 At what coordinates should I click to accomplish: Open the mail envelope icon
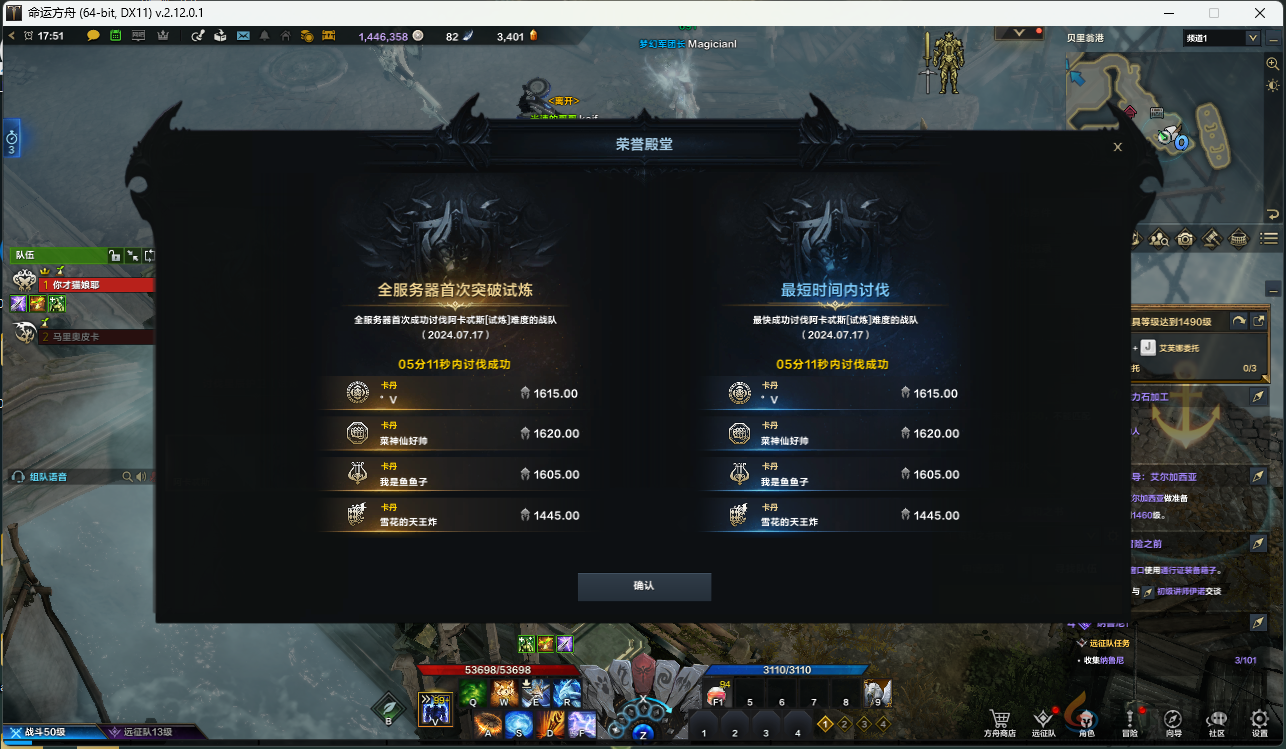tap(243, 35)
